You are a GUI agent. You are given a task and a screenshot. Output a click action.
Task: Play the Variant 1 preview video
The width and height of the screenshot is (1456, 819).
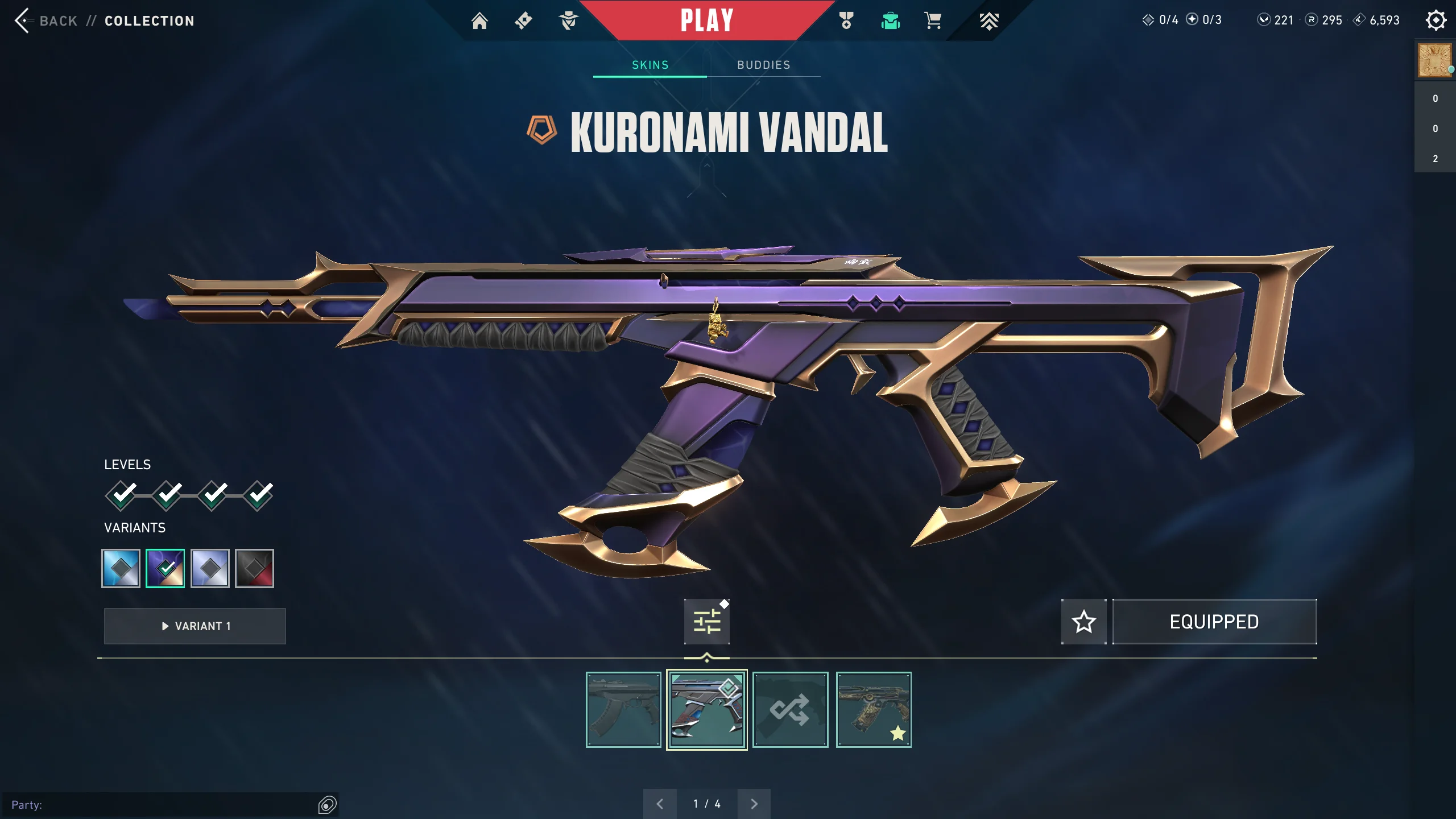click(195, 626)
